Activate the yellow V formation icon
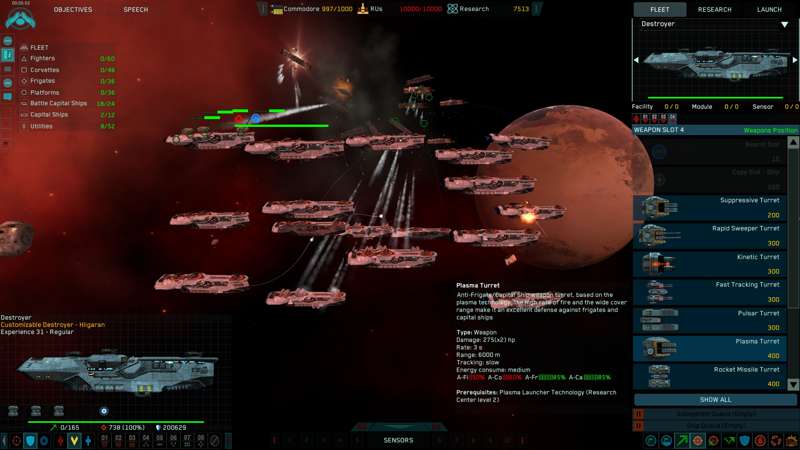 tap(74, 440)
